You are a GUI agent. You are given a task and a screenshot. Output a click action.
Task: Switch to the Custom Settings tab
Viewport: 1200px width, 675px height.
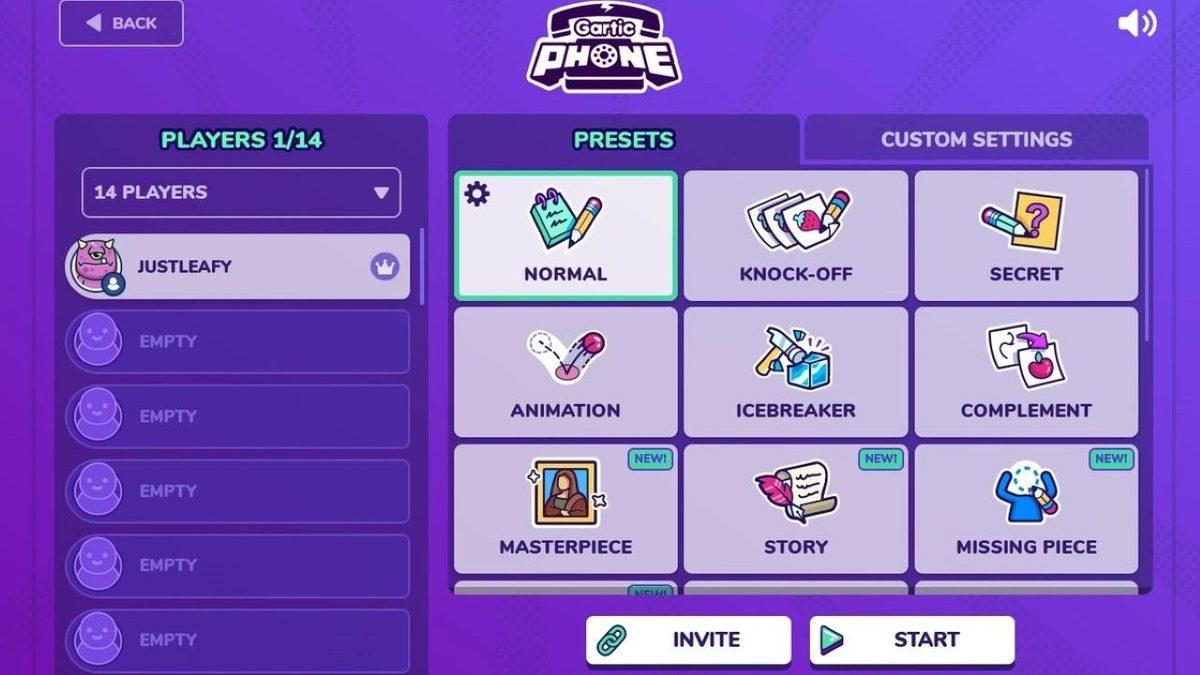(975, 139)
